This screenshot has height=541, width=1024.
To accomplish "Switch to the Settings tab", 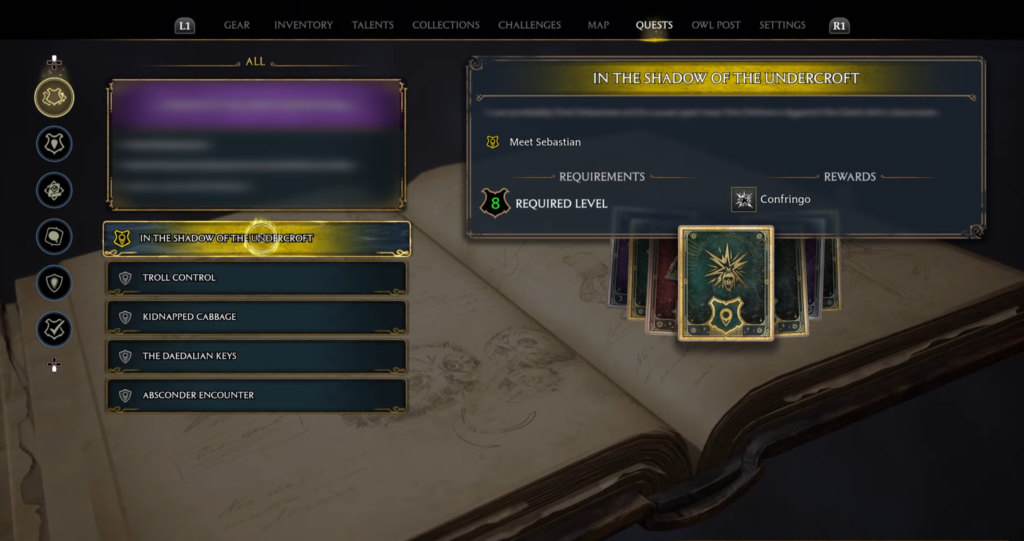I will pos(781,25).
